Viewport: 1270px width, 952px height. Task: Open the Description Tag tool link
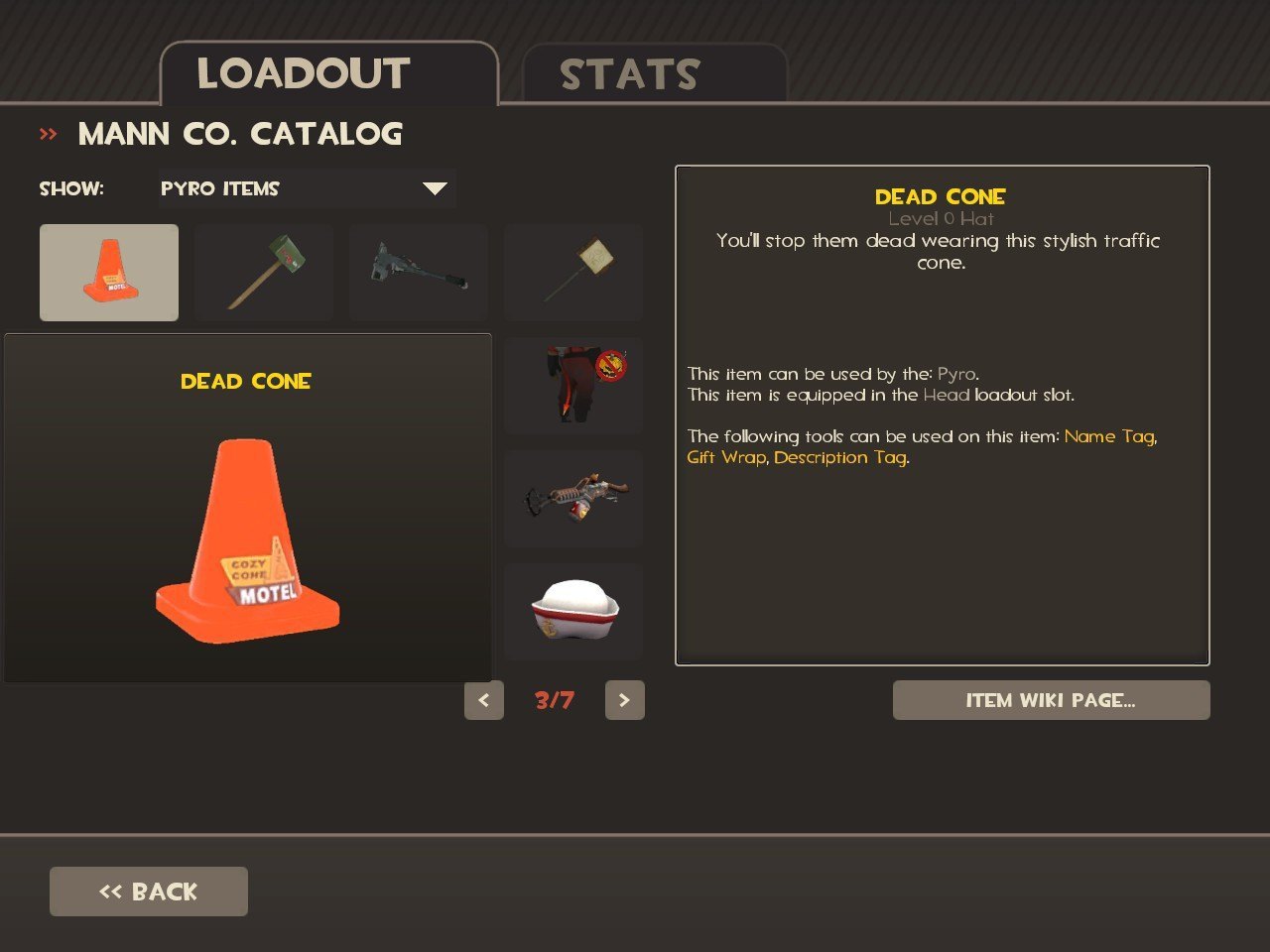point(839,457)
